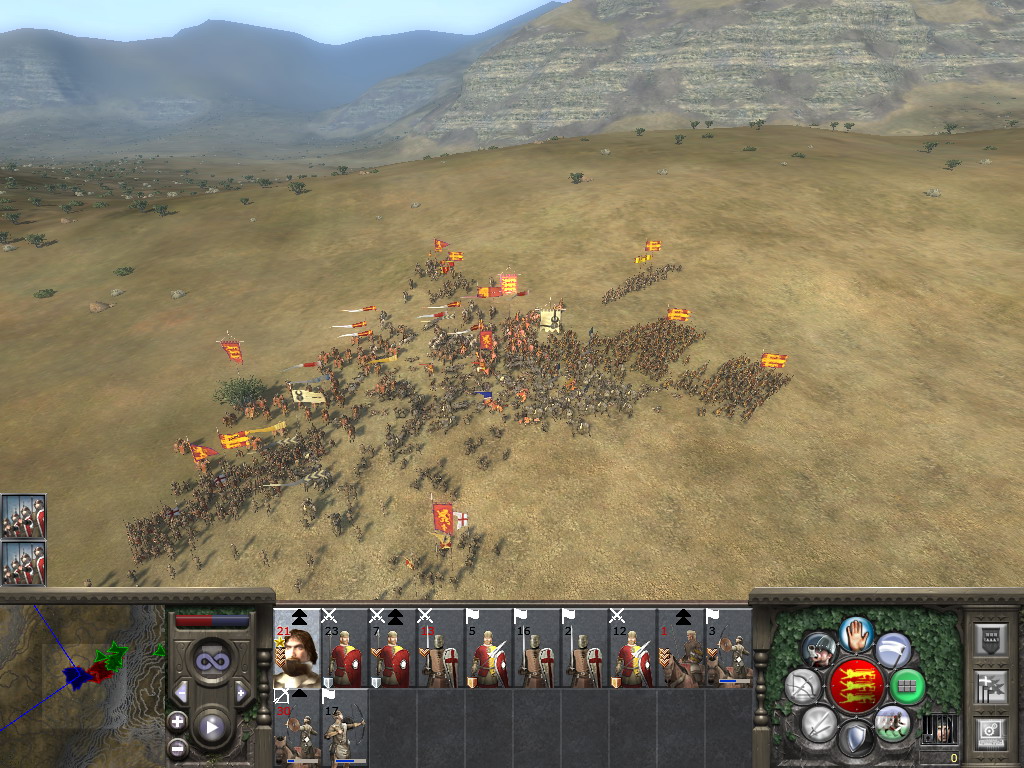Click the play button on speed controls
This screenshot has height=768, width=1024.
click(212, 727)
